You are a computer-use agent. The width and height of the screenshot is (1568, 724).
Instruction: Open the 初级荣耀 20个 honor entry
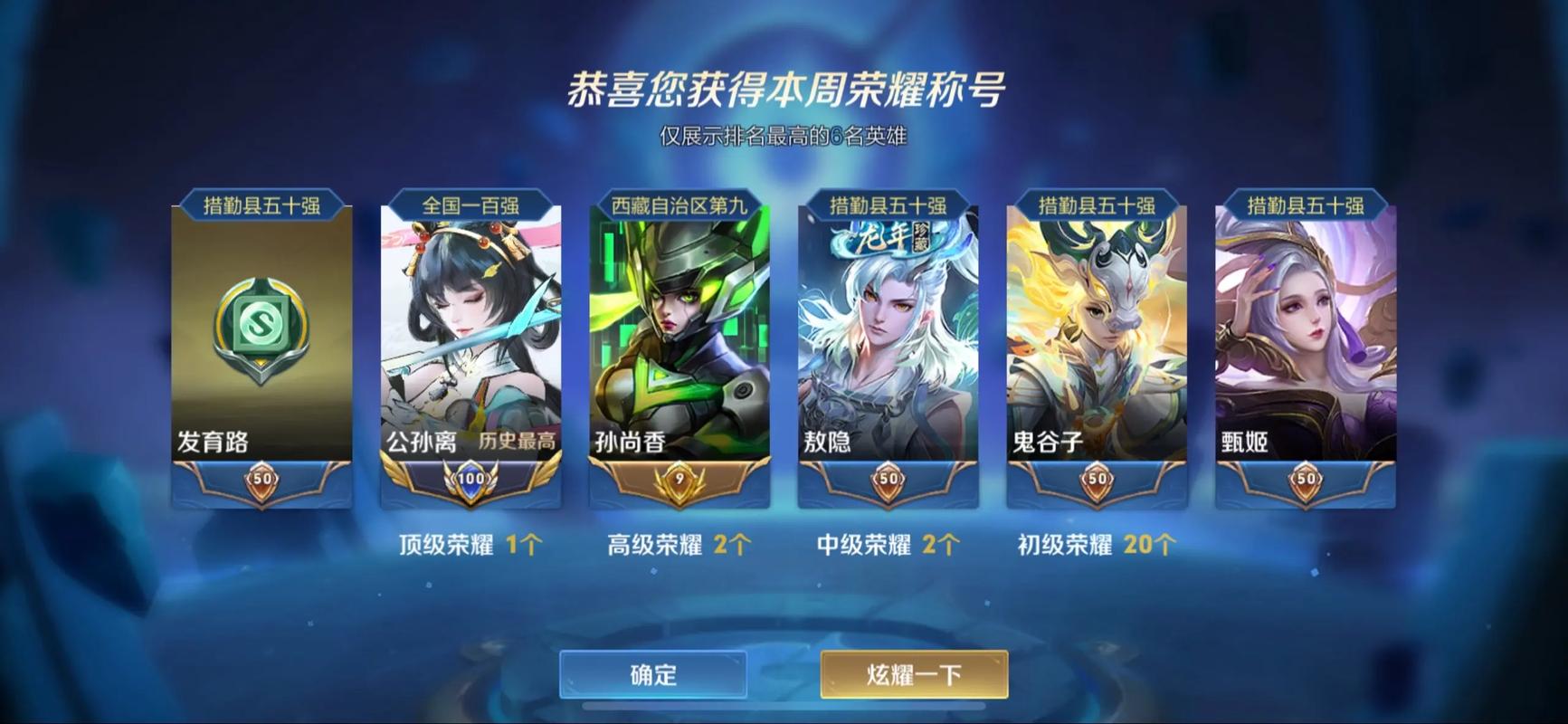pyautogui.click(x=1094, y=545)
